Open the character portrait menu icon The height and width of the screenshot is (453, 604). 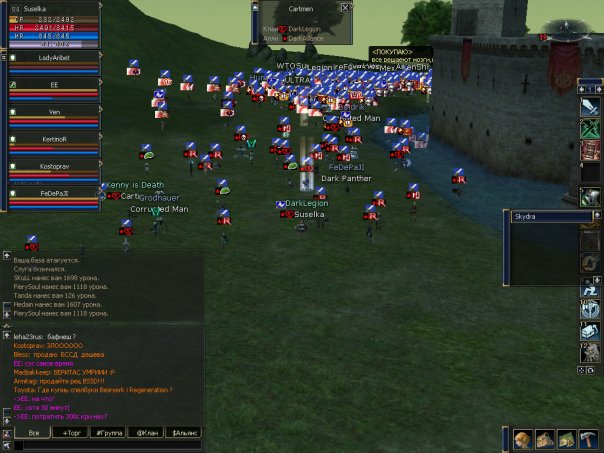pos(522,440)
